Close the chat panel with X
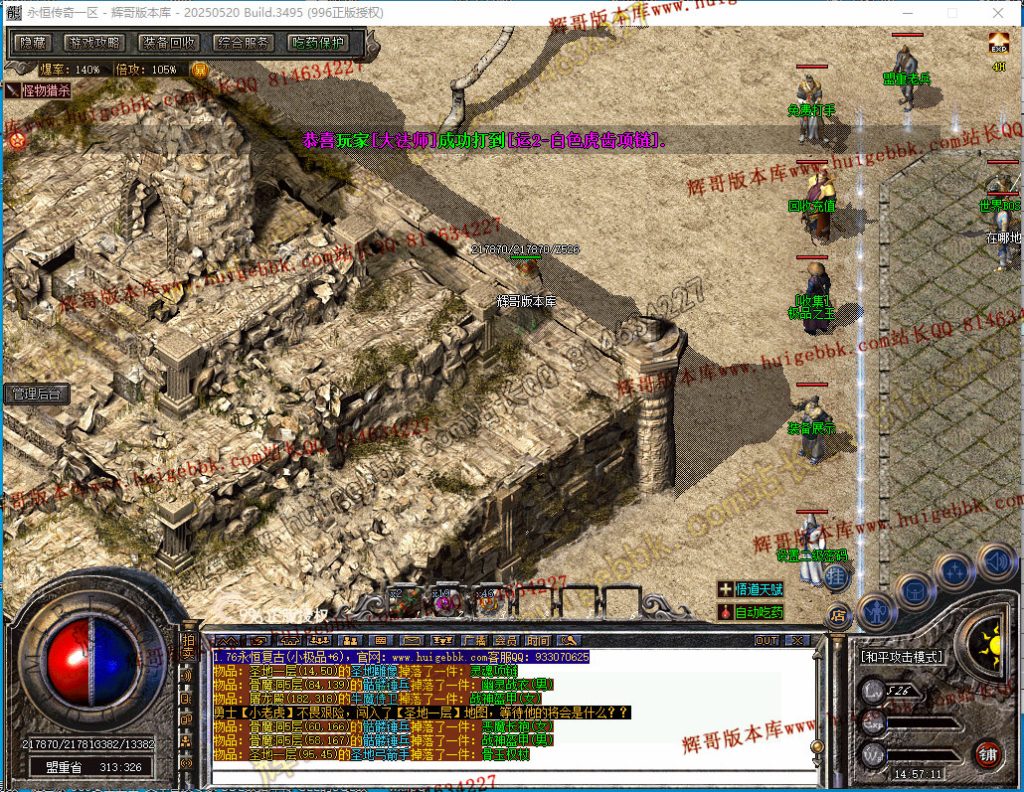 click(x=798, y=640)
